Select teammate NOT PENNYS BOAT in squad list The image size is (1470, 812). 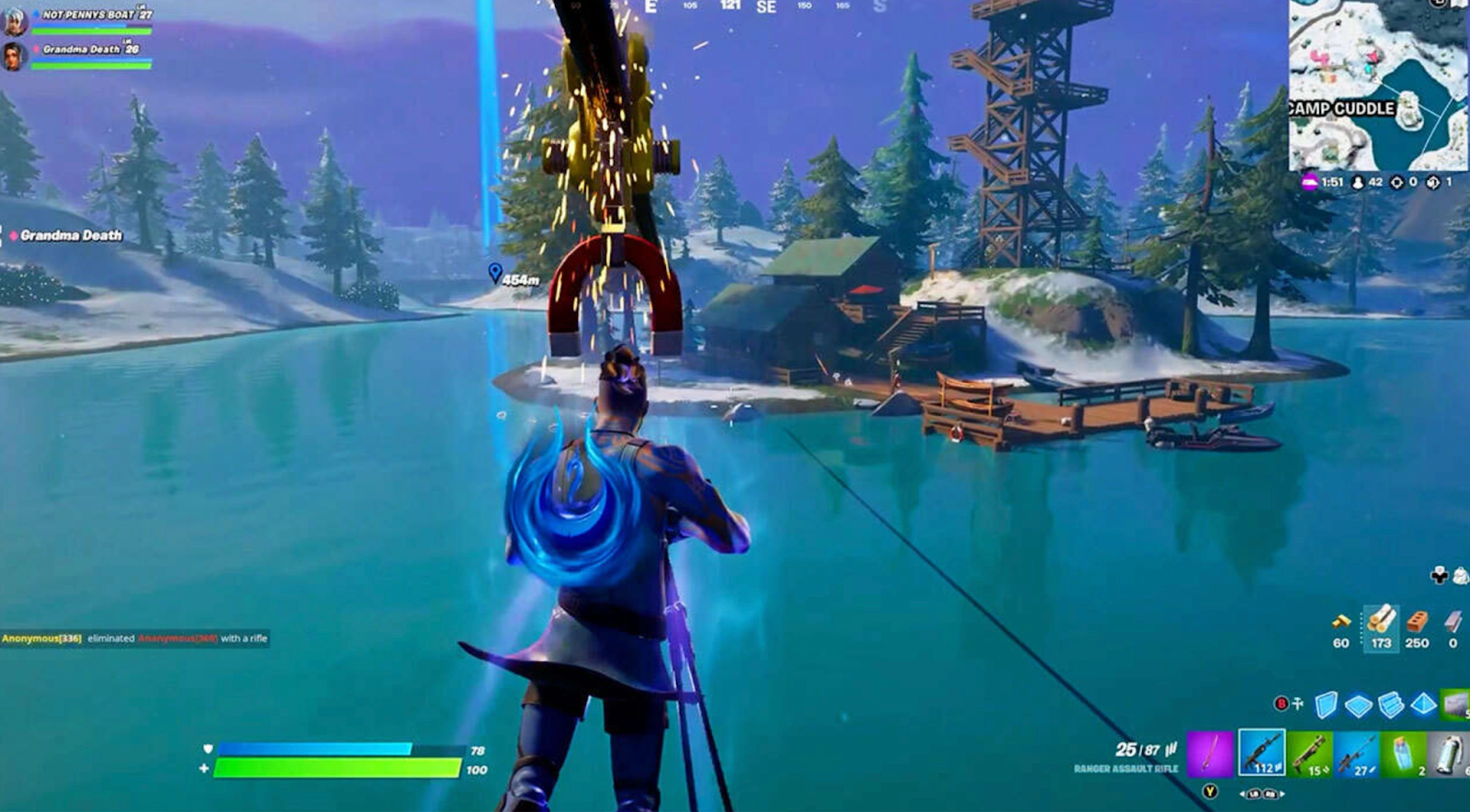point(87,17)
